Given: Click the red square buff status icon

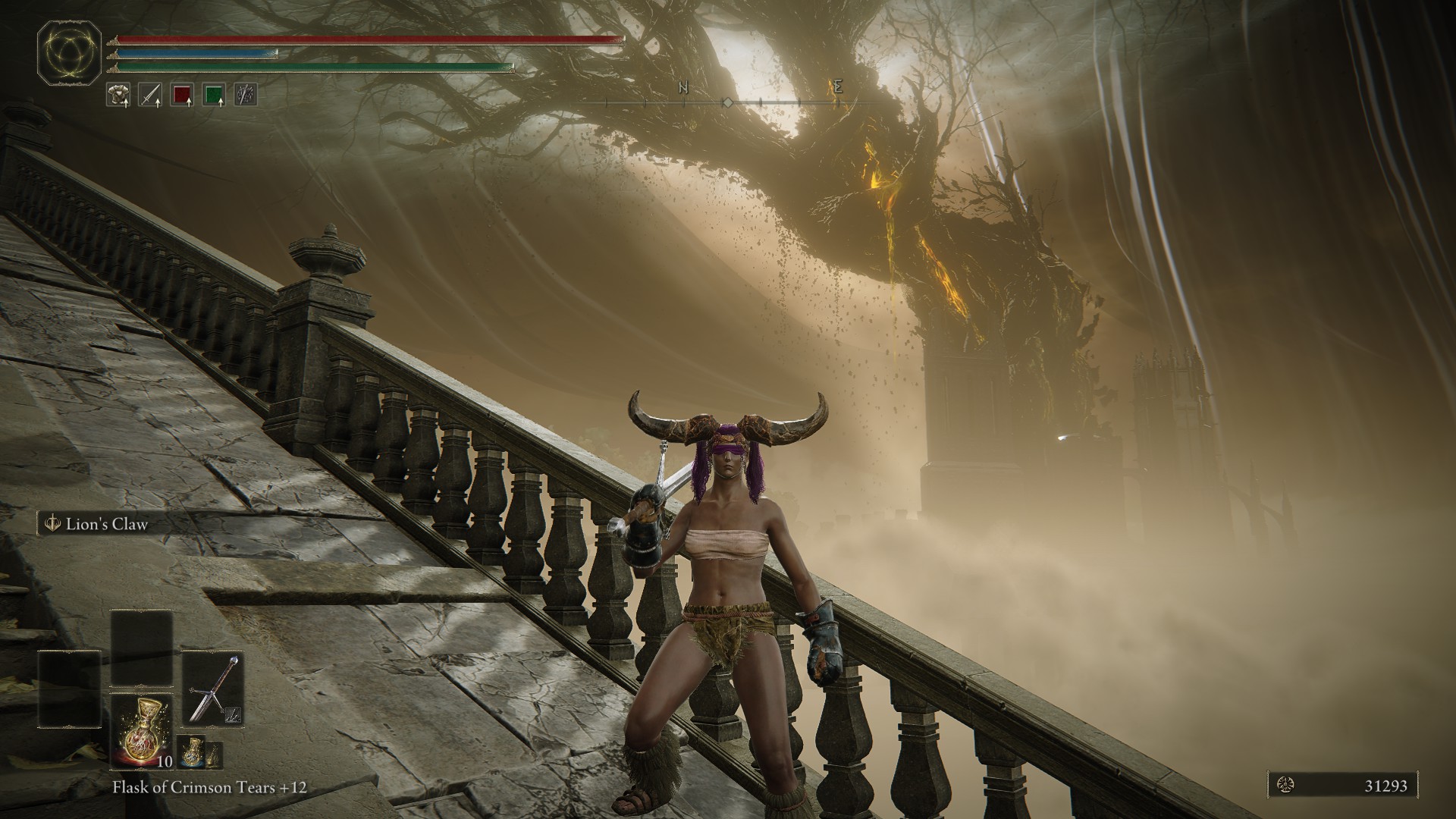Looking at the screenshot, I should click(182, 94).
